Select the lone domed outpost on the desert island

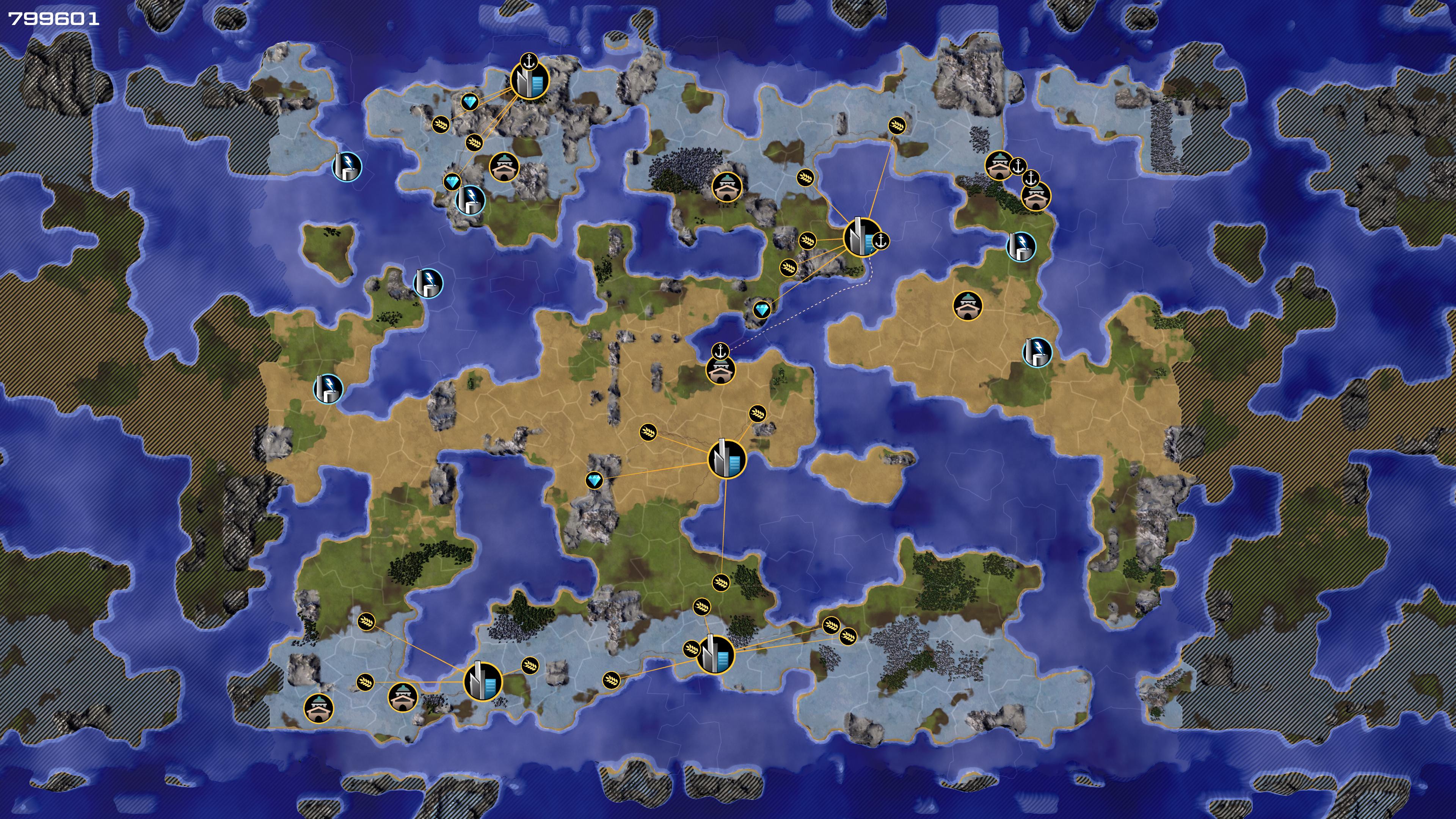coord(968,306)
